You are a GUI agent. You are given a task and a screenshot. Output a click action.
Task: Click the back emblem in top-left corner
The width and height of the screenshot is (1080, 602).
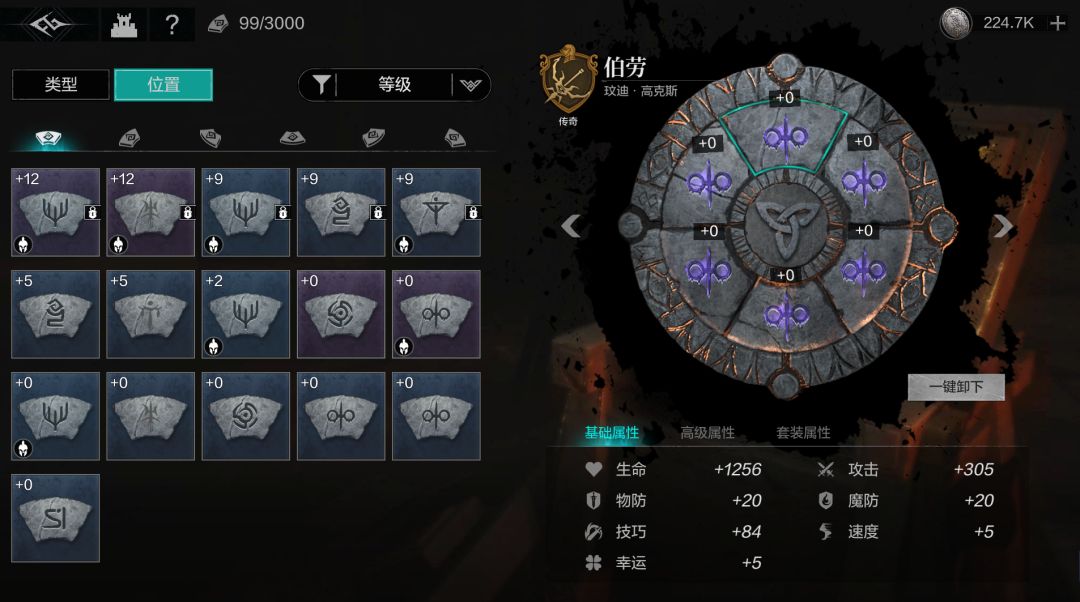tap(43, 24)
